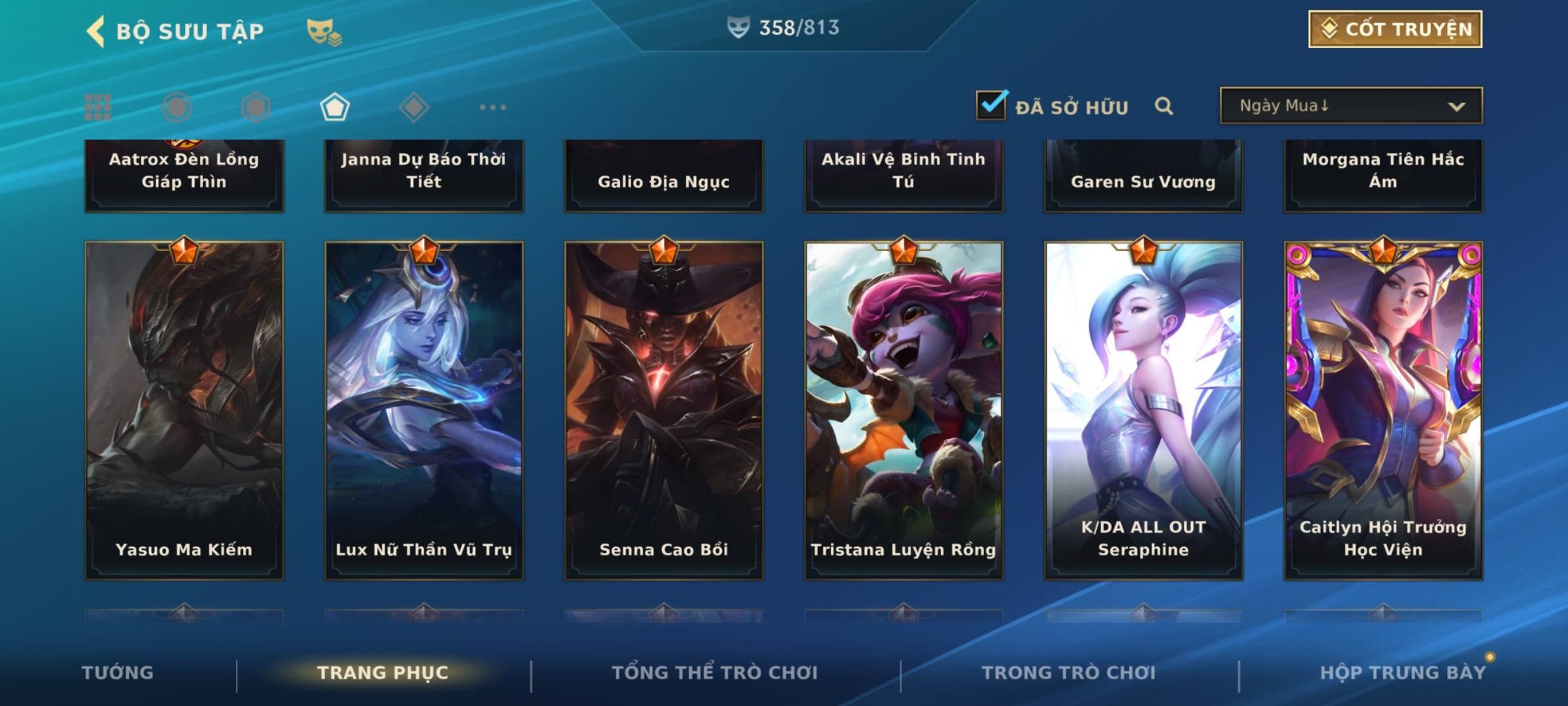Open the Ngày Mua sort dropdown
Screen dimensions: 1568x706
point(1350,106)
